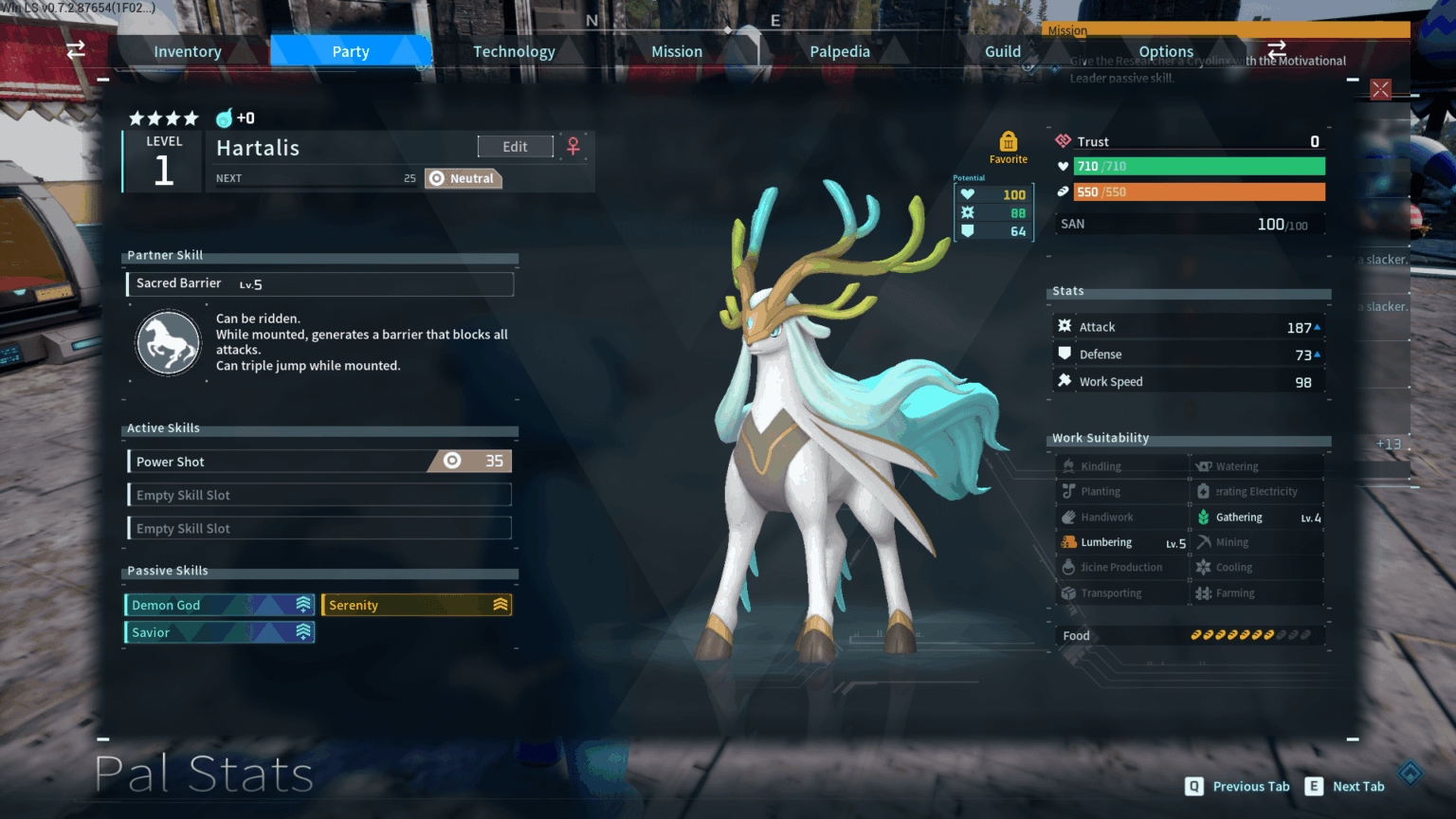Open the Palpedia tab
This screenshot has height=819, width=1456.
[840, 51]
